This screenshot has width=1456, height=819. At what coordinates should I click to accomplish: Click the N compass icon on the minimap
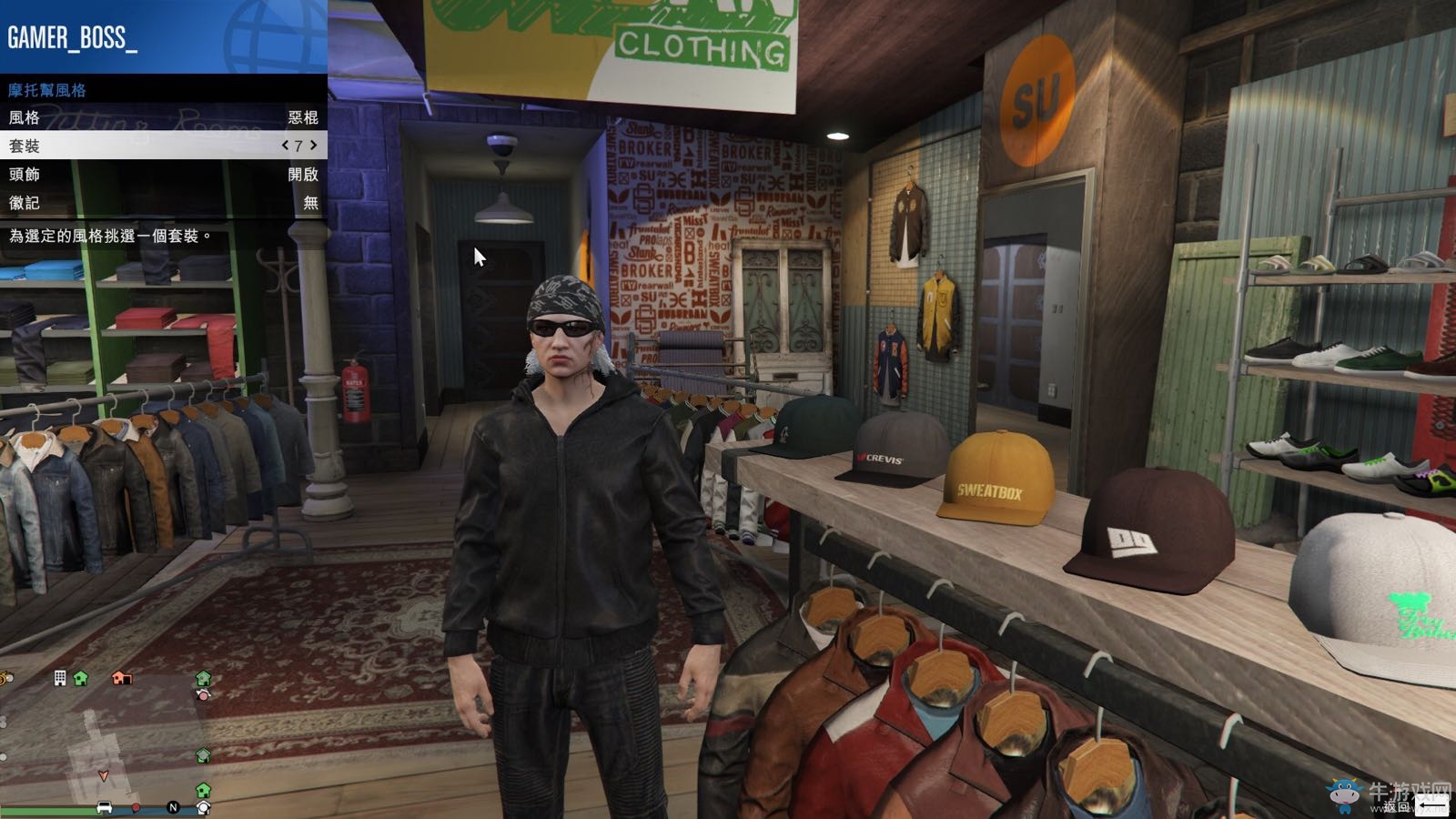[173, 806]
